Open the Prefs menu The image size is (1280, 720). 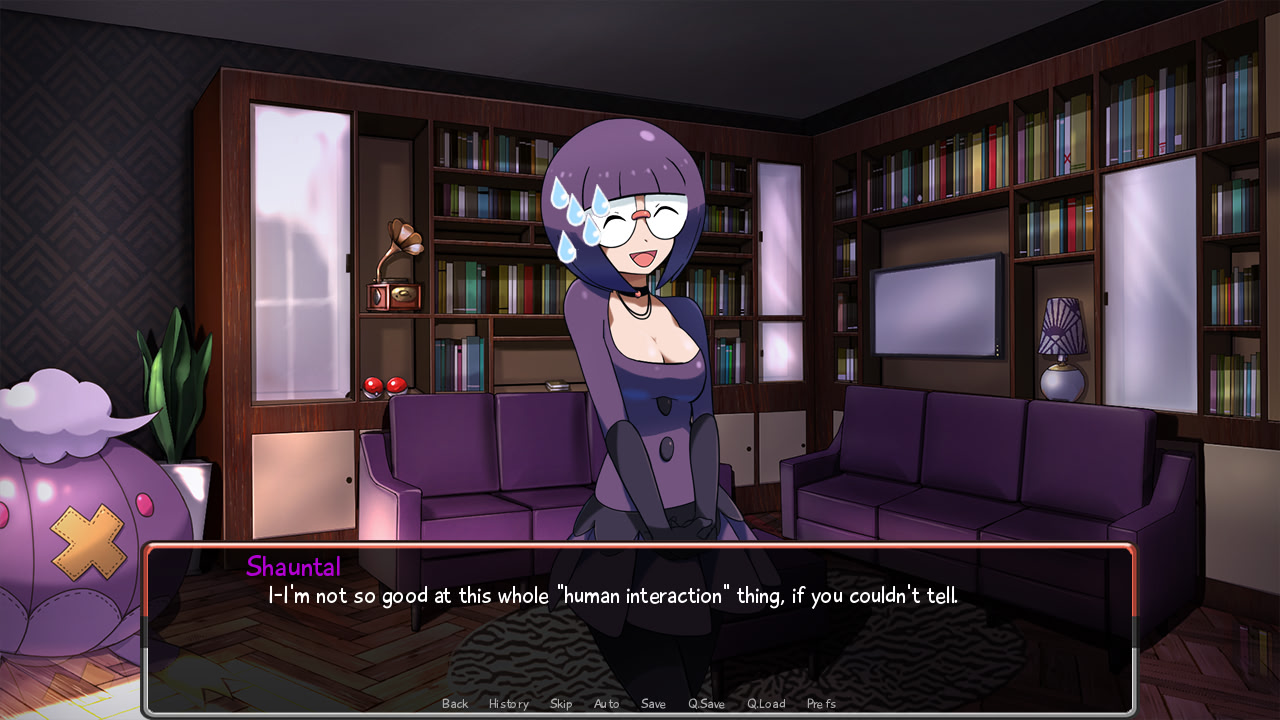pyautogui.click(x=821, y=704)
